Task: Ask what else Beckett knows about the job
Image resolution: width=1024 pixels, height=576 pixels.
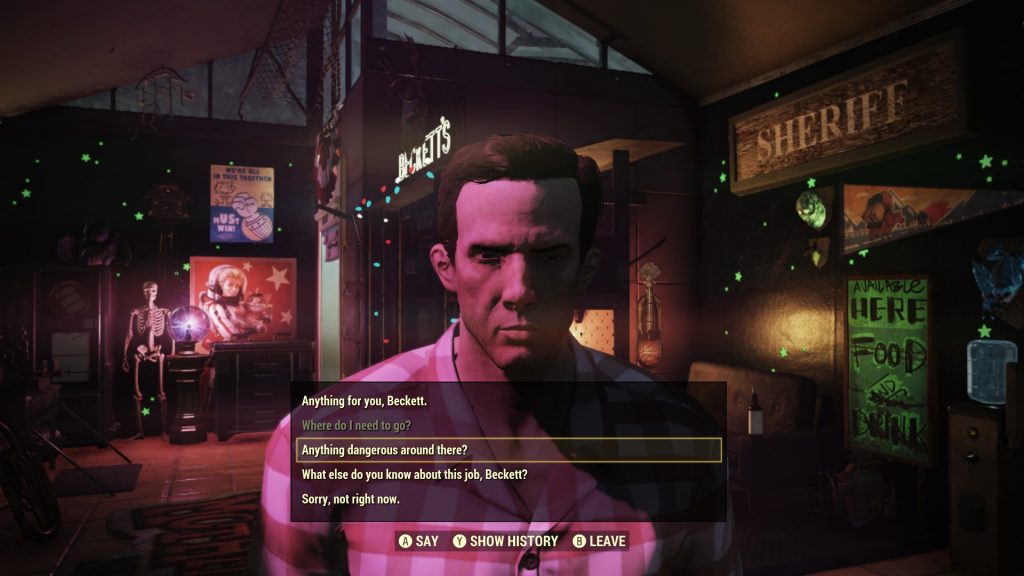Action: (x=414, y=474)
